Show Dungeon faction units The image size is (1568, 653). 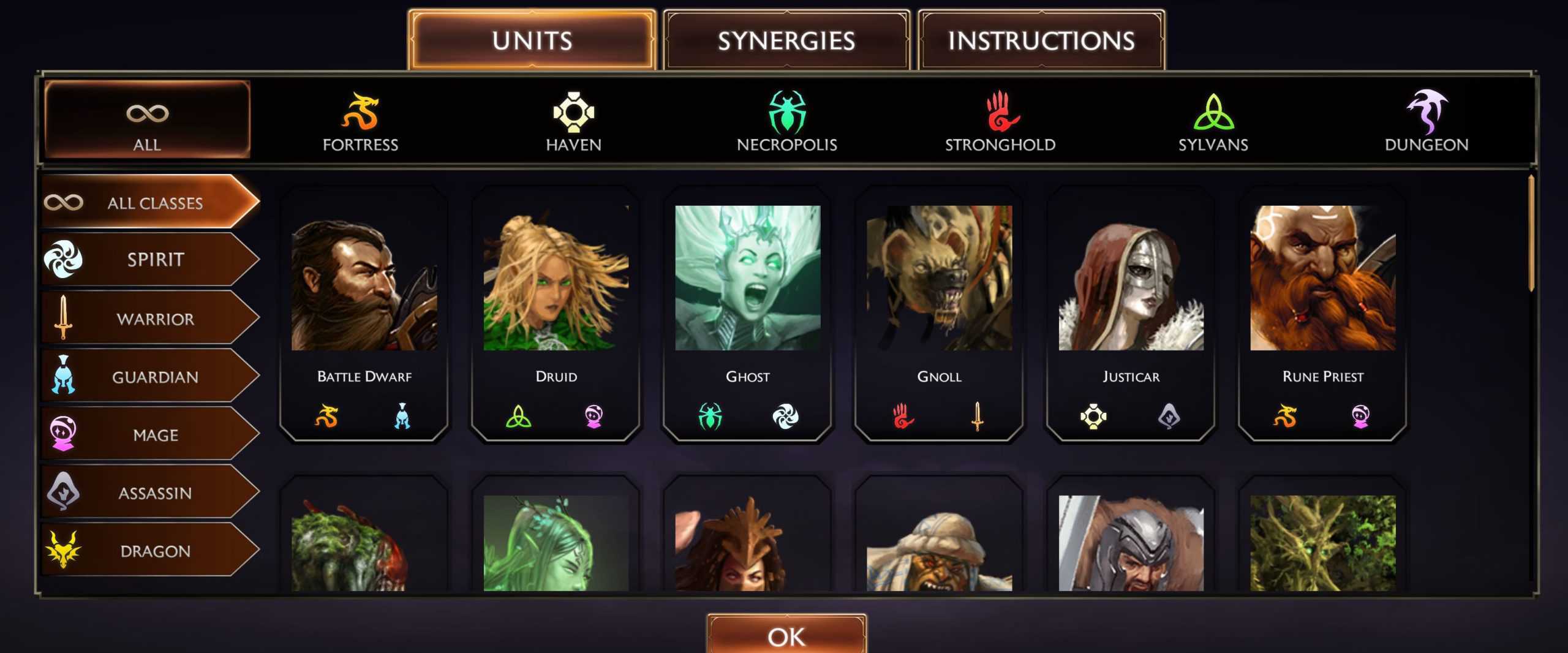(1426, 121)
